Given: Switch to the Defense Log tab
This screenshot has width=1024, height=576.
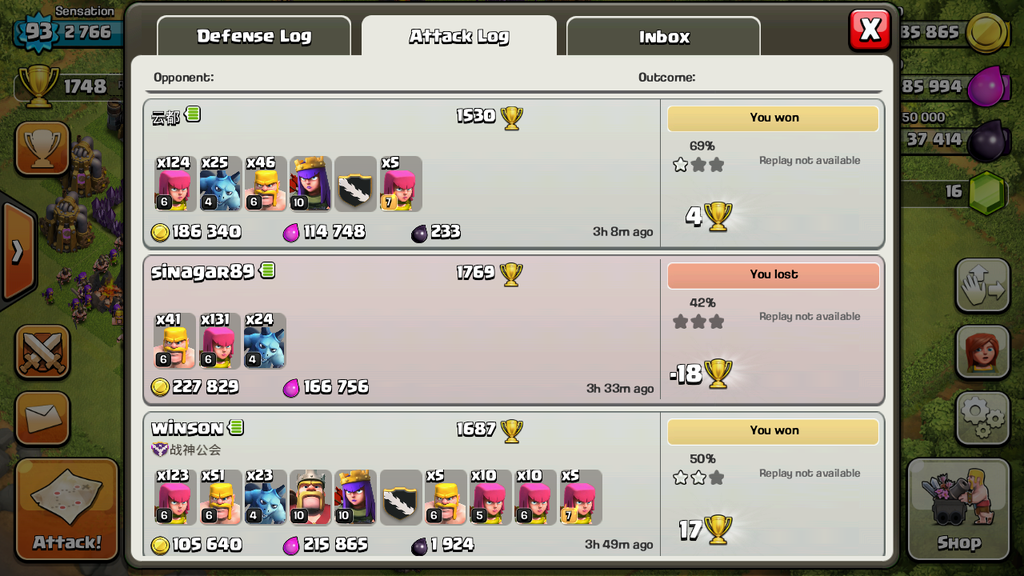Looking at the screenshot, I should tap(254, 36).
